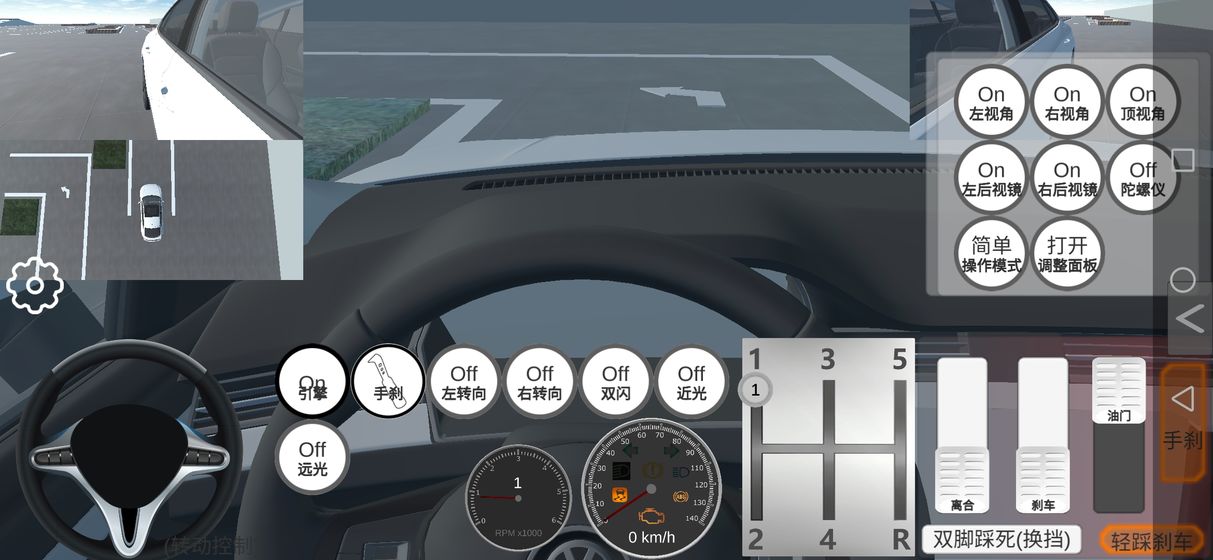
Task: Release the 手刹 handbrake round button
Action: click(x=388, y=381)
